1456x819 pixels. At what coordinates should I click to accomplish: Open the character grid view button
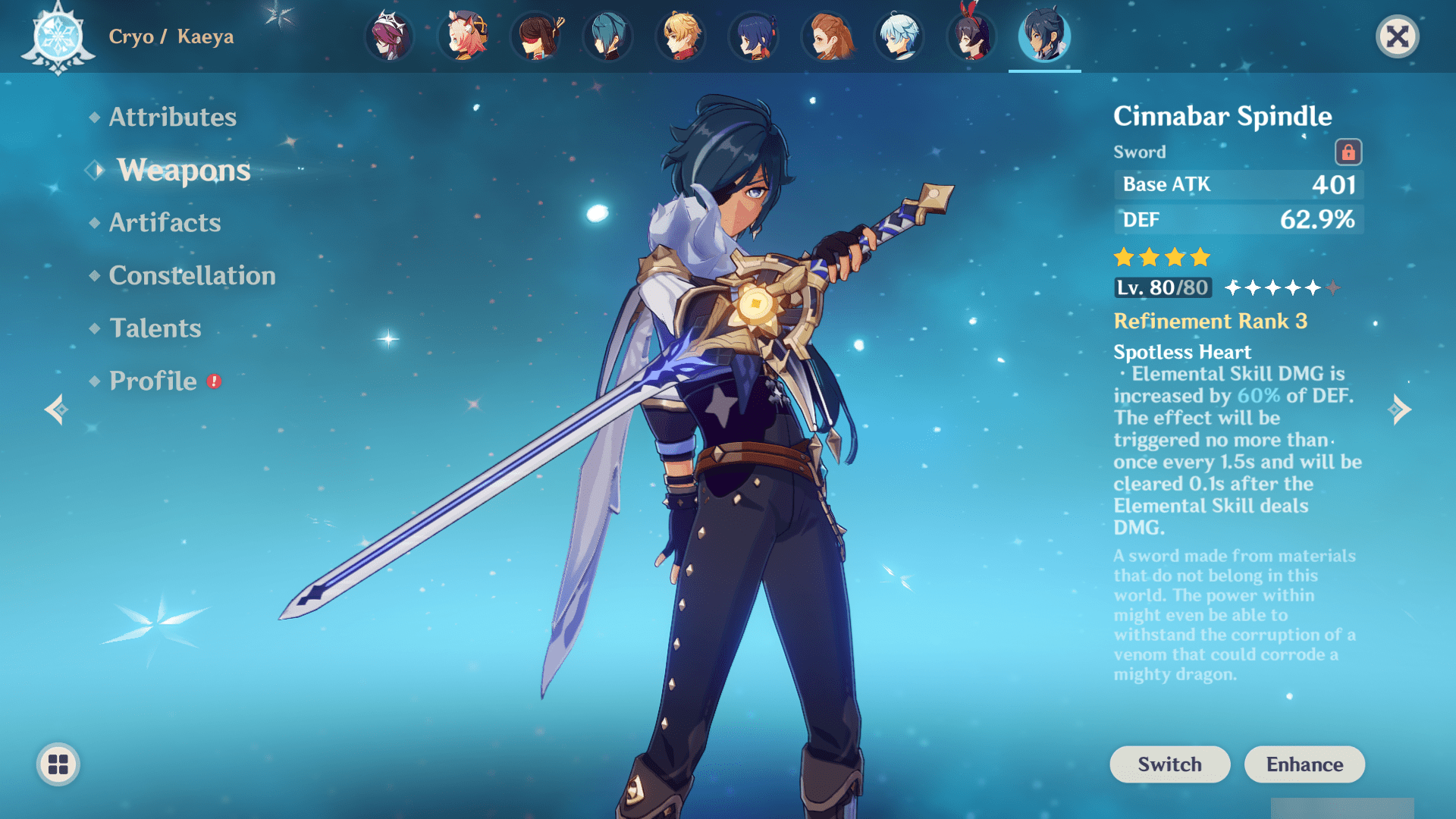click(x=58, y=764)
